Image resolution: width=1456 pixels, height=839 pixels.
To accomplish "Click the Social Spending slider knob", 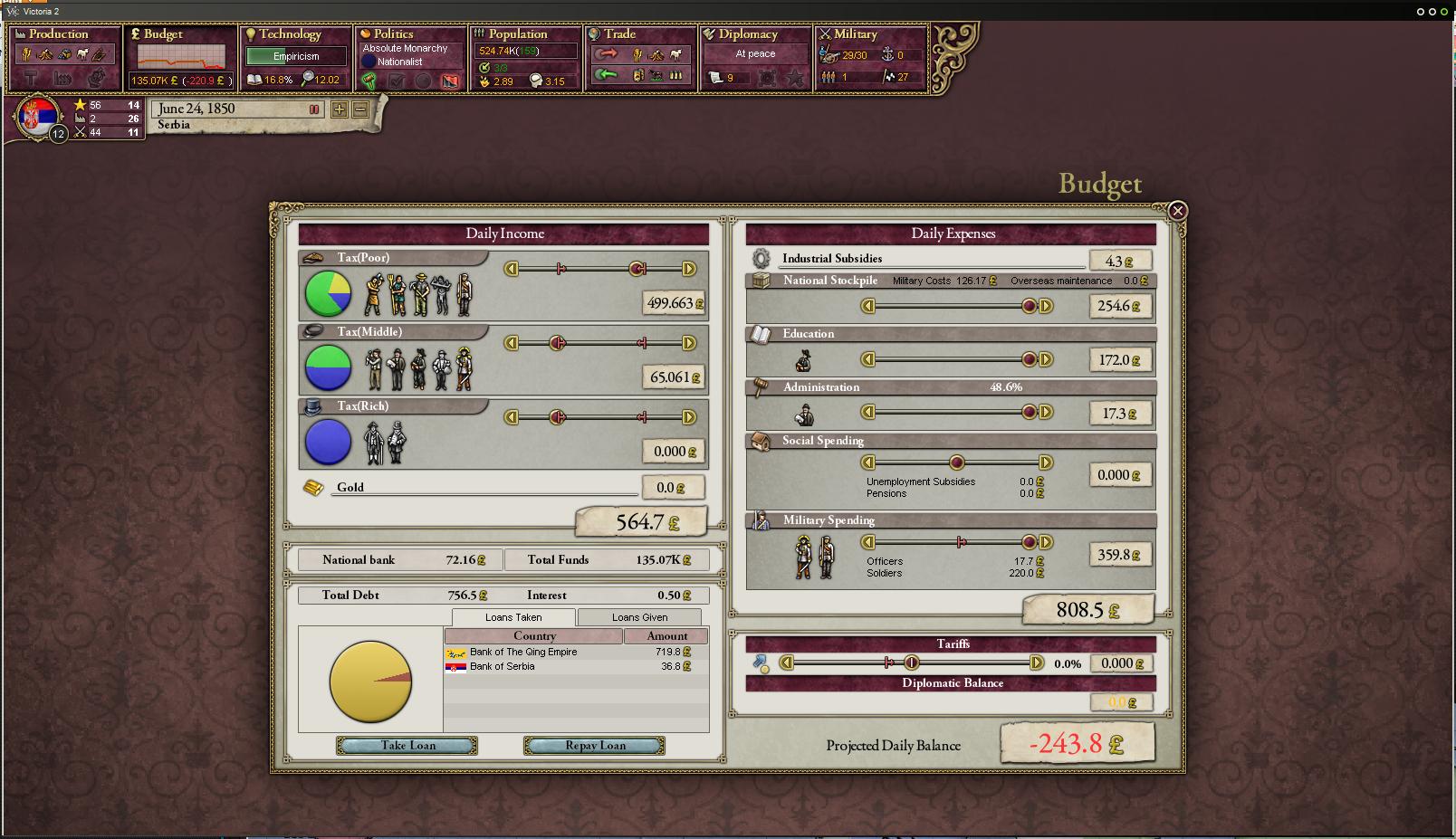I will pos(956,462).
